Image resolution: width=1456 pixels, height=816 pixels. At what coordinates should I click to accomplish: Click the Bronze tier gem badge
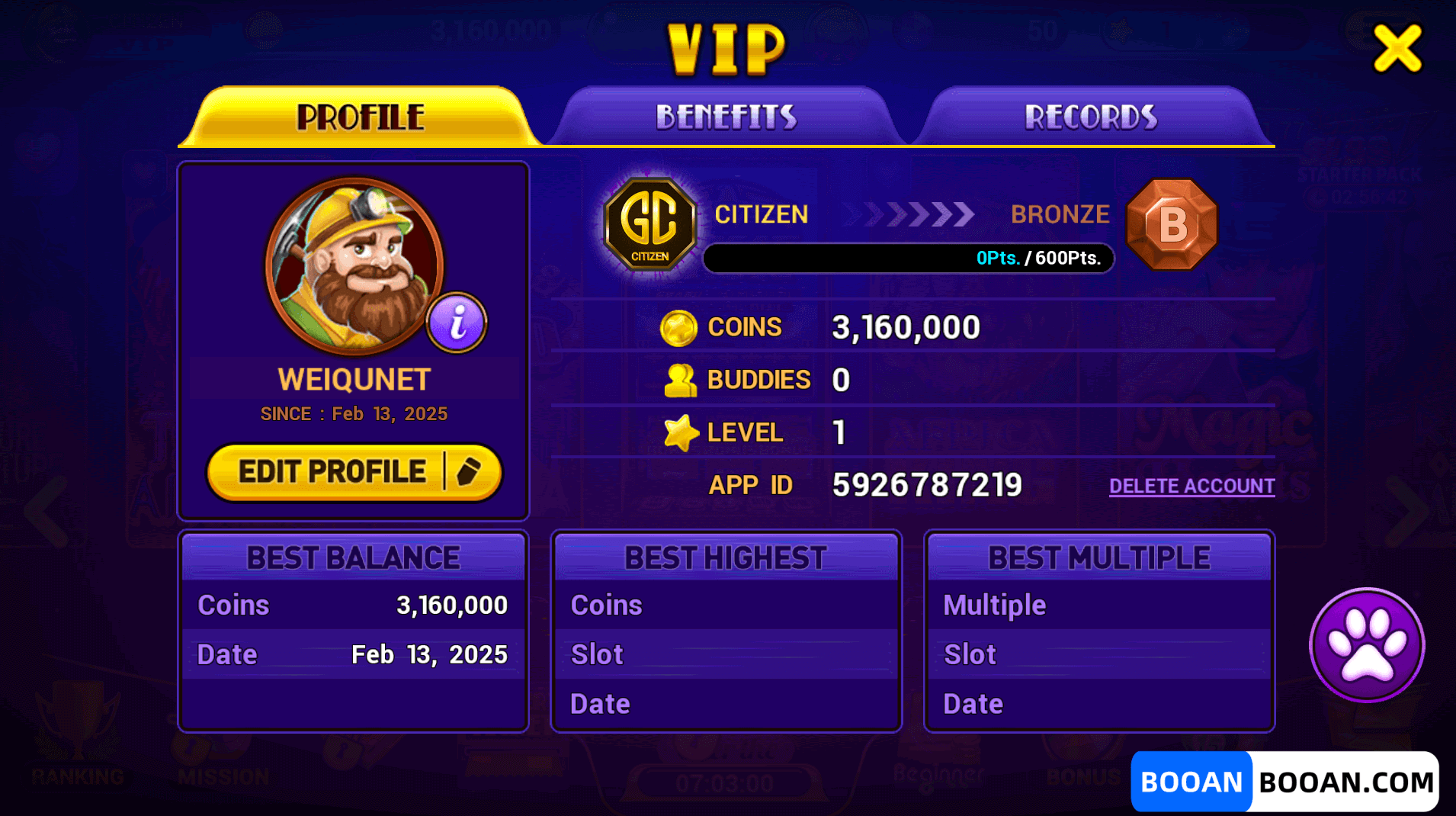1172,224
